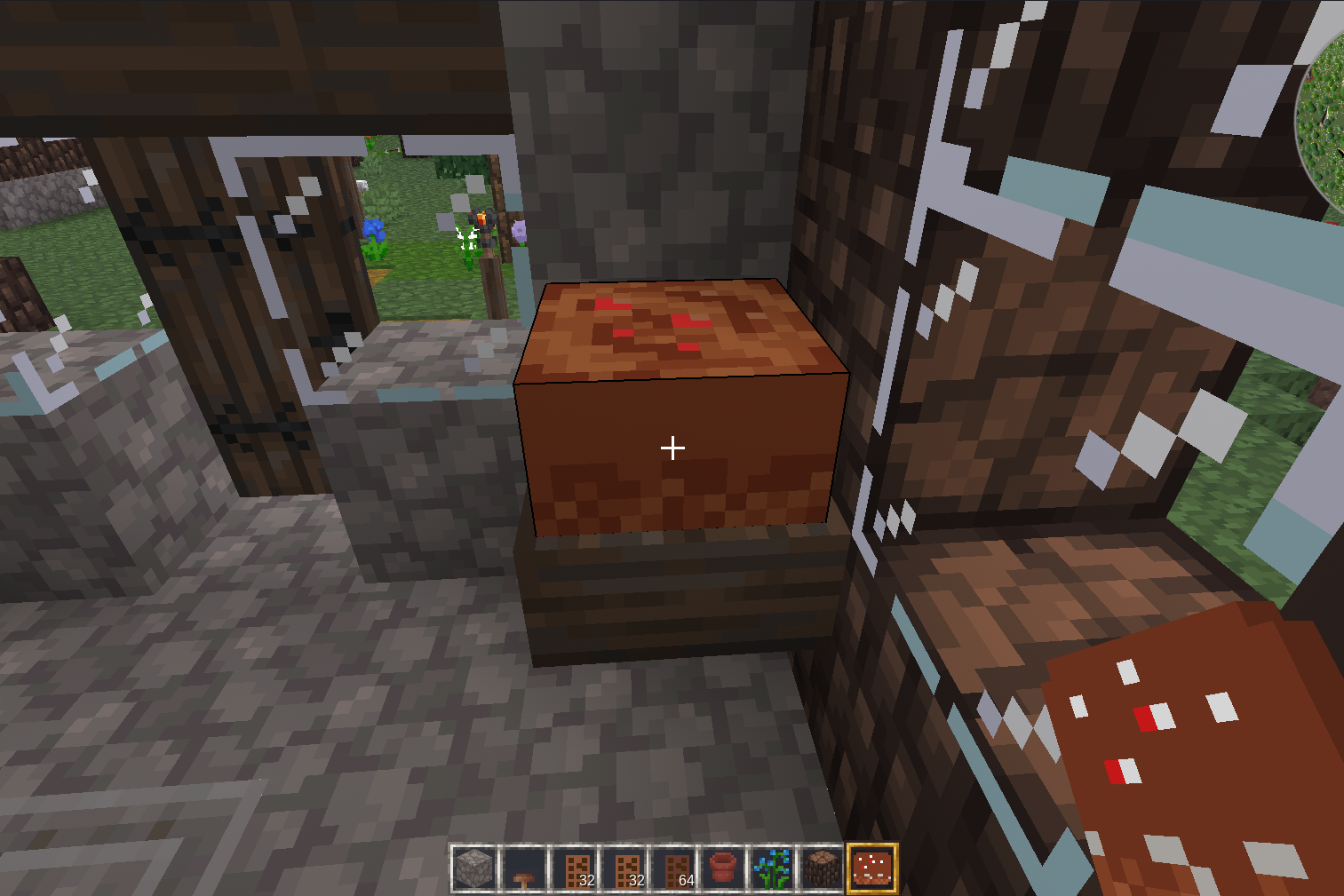Image resolution: width=1344 pixels, height=896 pixels.
Task: Select the cobblestone block hotbar slot
Action: pos(474,868)
